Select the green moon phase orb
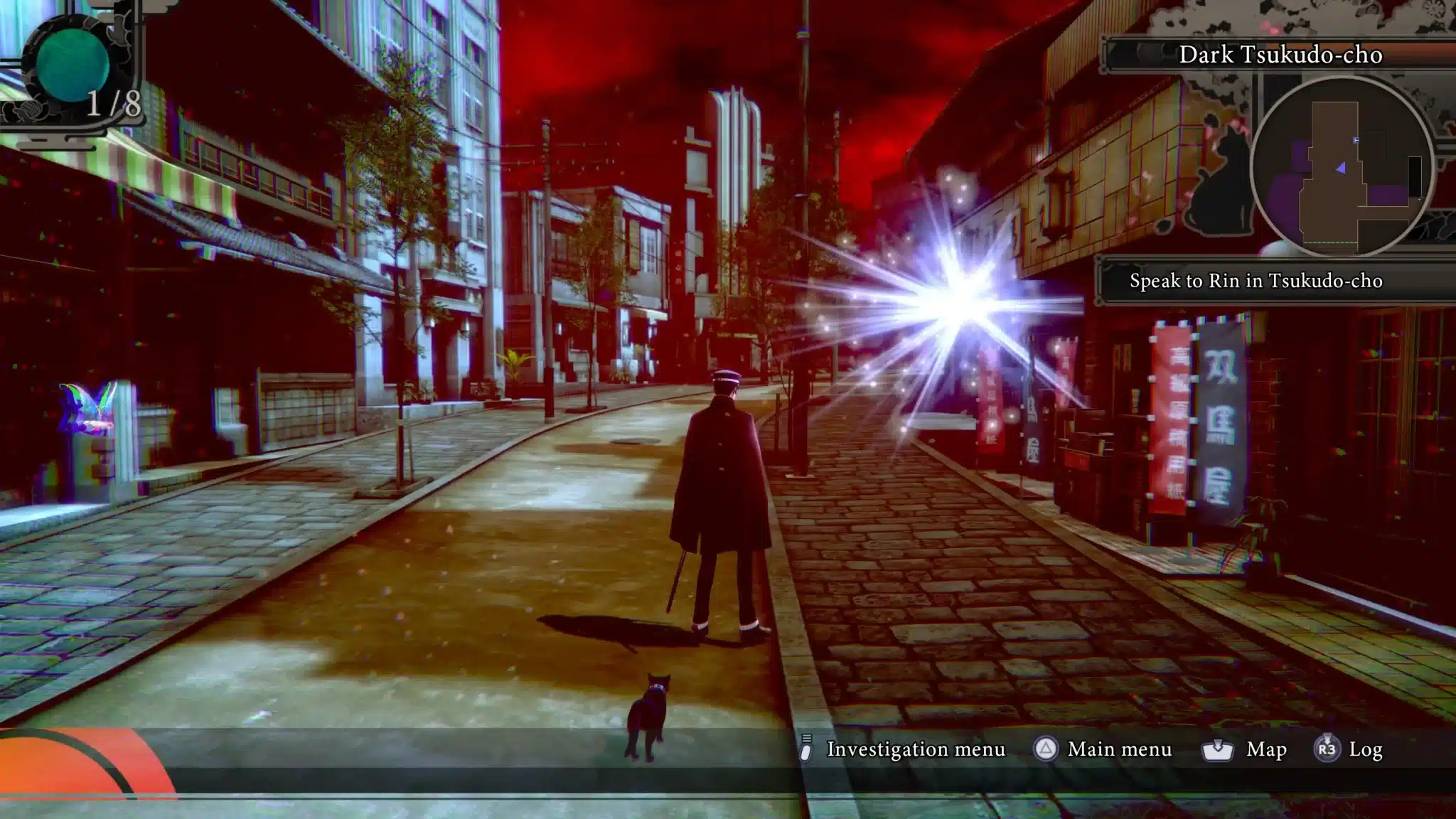1456x819 pixels. click(x=72, y=64)
